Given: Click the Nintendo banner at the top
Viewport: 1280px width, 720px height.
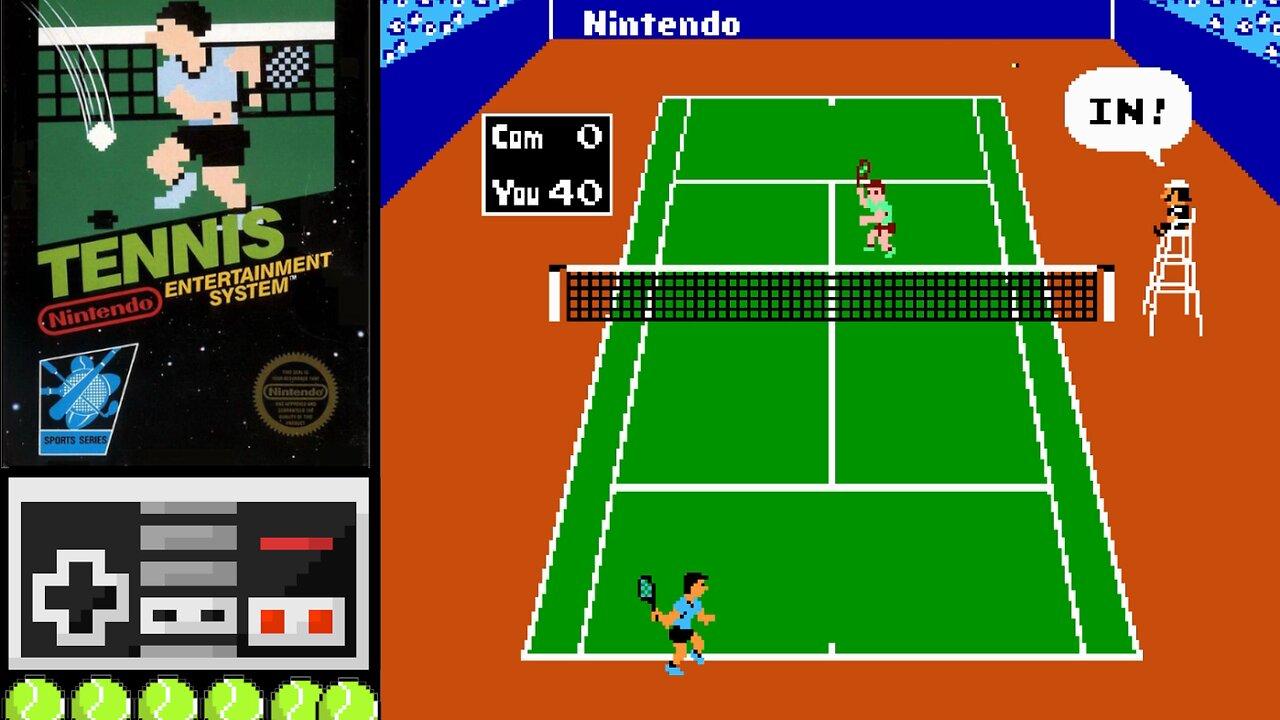Looking at the screenshot, I should tap(662, 24).
